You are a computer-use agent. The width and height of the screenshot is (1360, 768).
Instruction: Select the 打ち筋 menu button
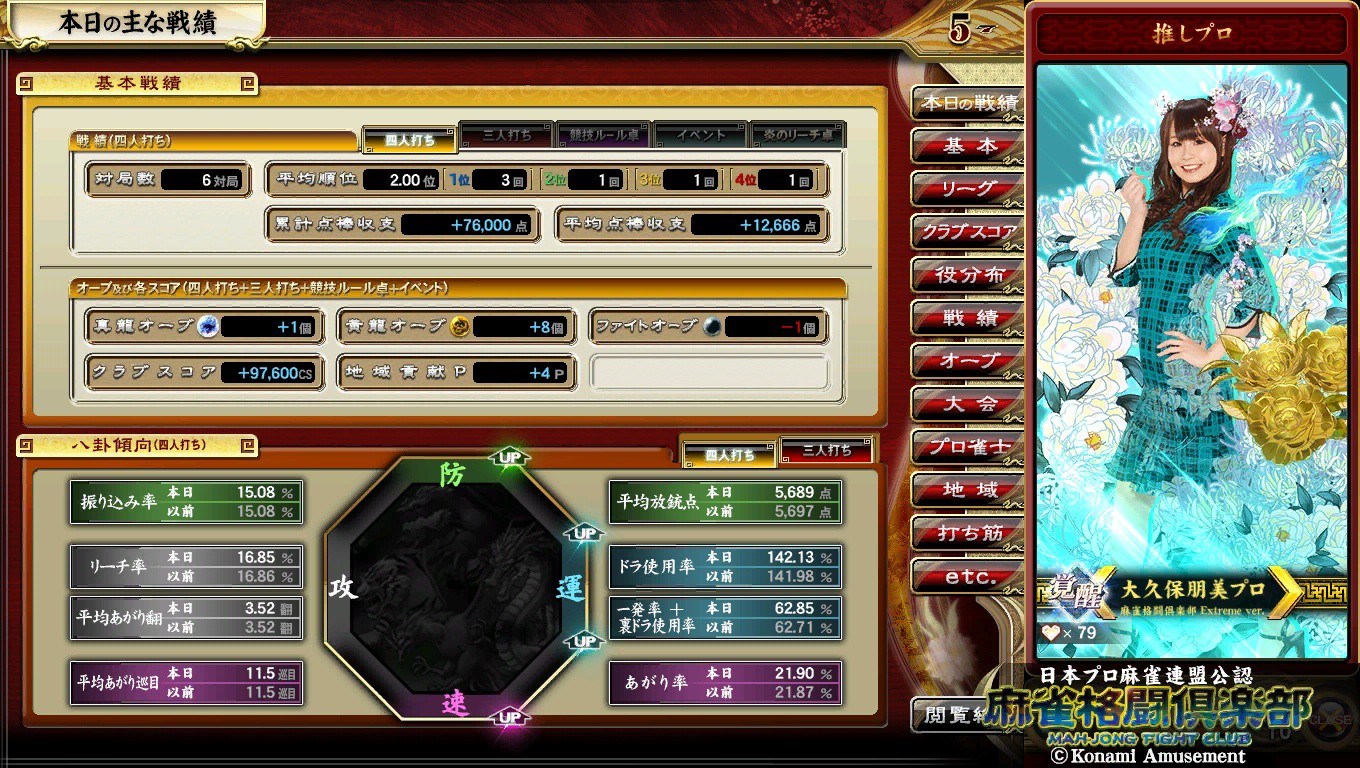[968, 533]
